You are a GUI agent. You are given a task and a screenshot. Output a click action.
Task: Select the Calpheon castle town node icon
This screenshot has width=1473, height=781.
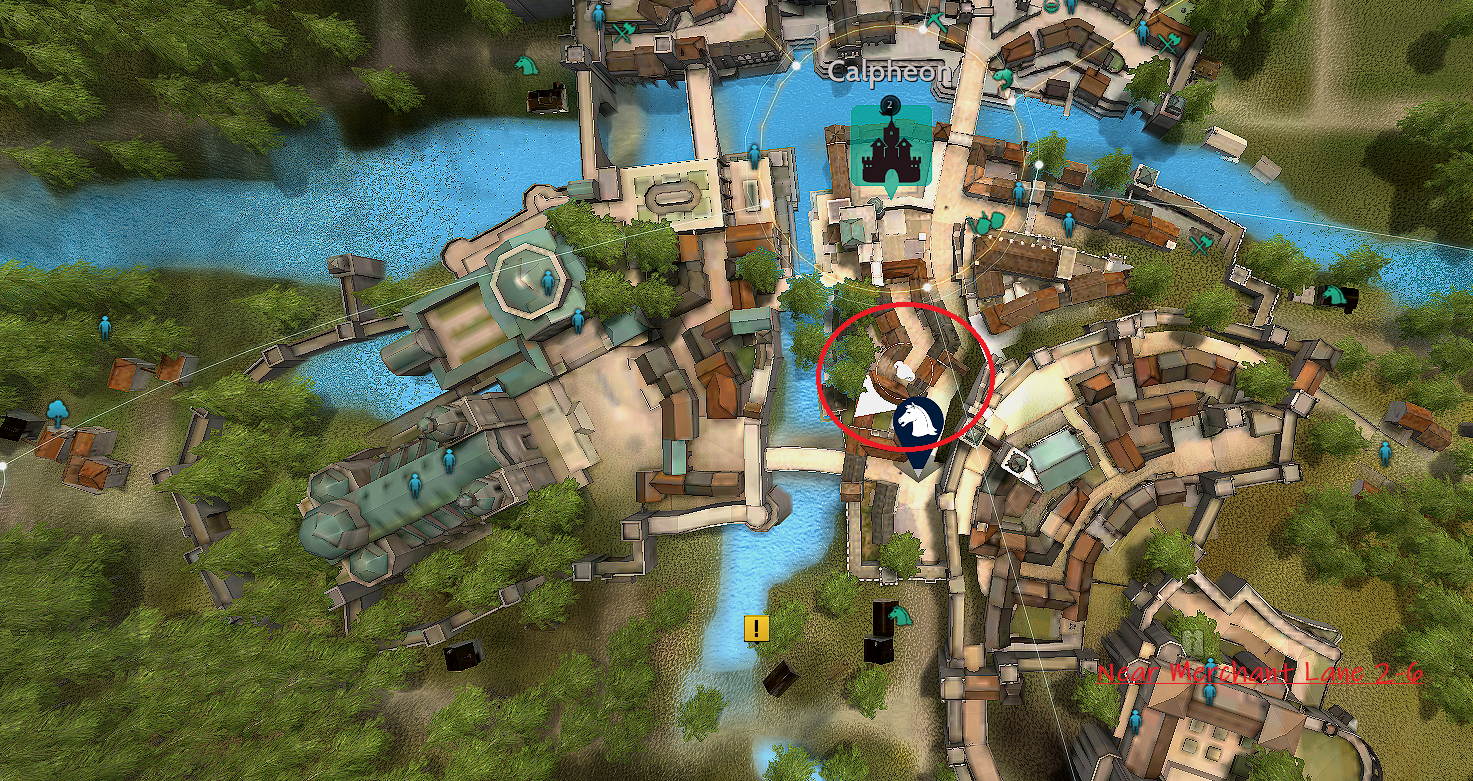890,150
